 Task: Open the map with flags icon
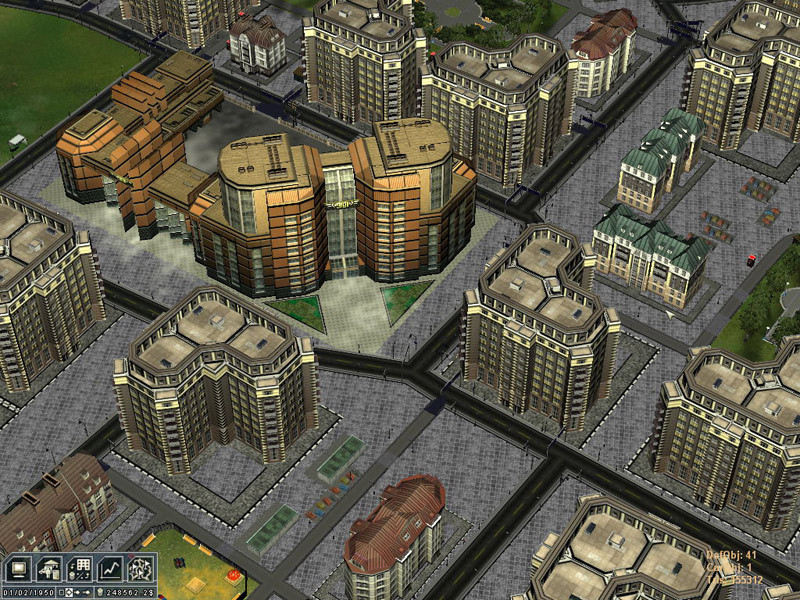141,569
